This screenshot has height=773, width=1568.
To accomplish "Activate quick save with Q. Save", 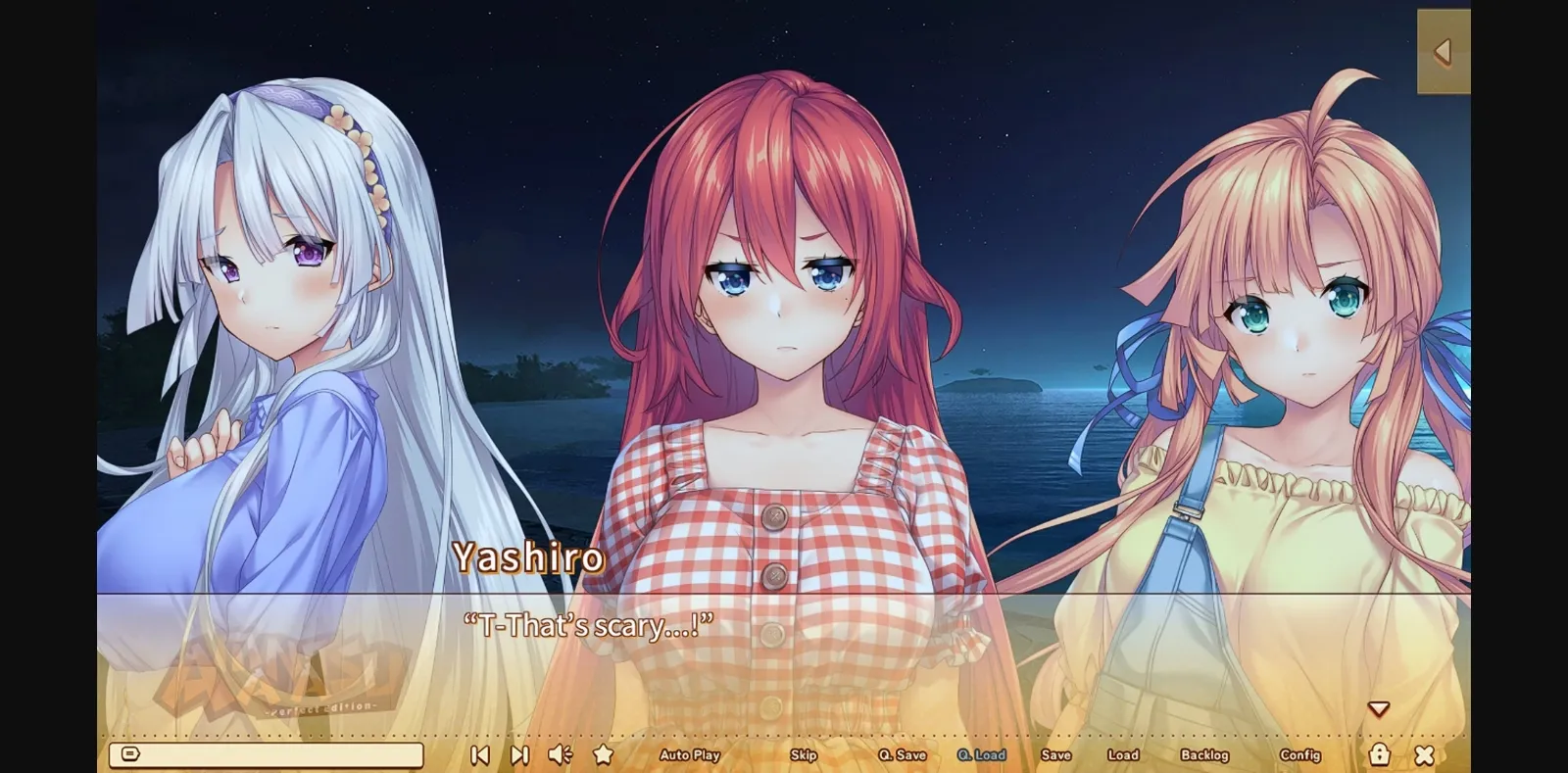I will 902,754.
